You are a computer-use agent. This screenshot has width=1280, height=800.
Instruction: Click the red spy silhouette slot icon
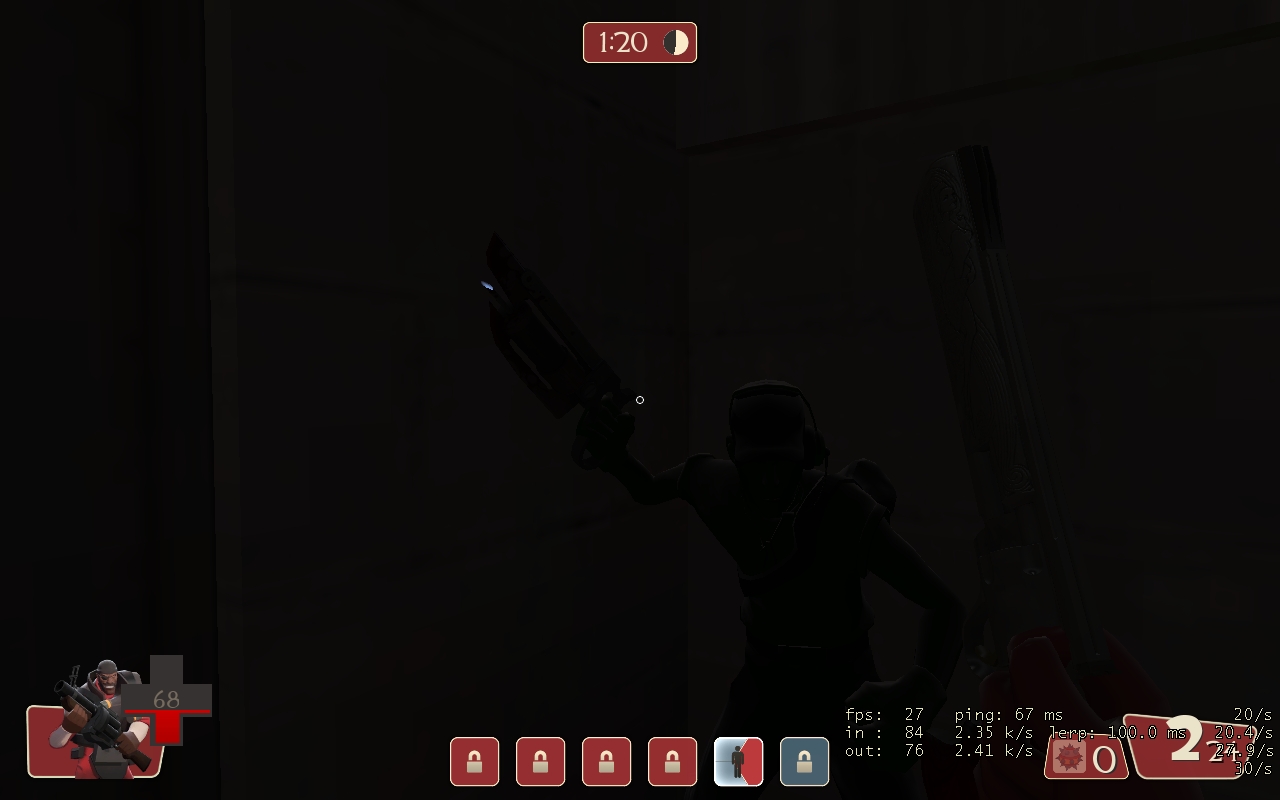(738, 761)
